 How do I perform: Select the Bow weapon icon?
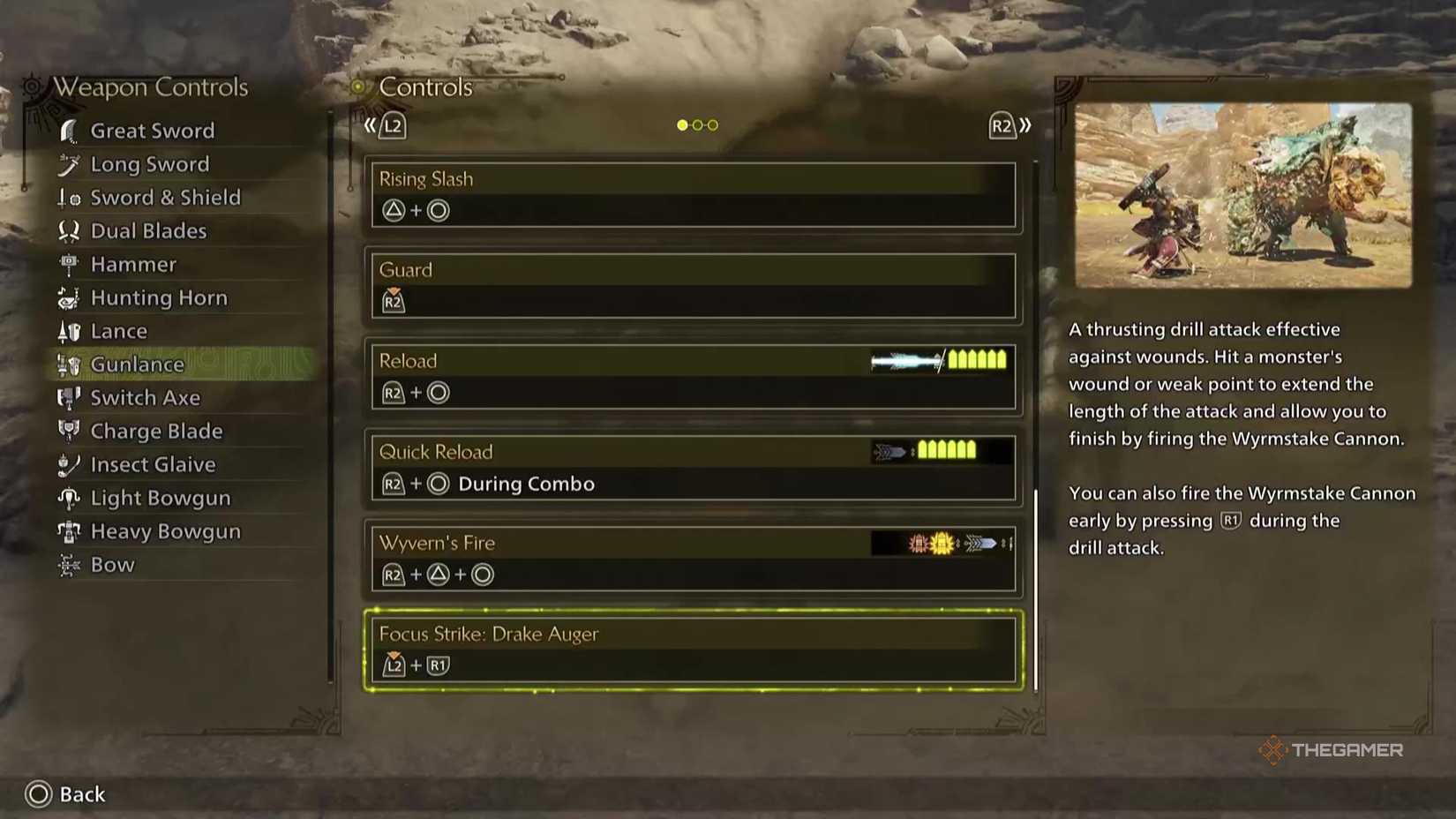tap(69, 564)
